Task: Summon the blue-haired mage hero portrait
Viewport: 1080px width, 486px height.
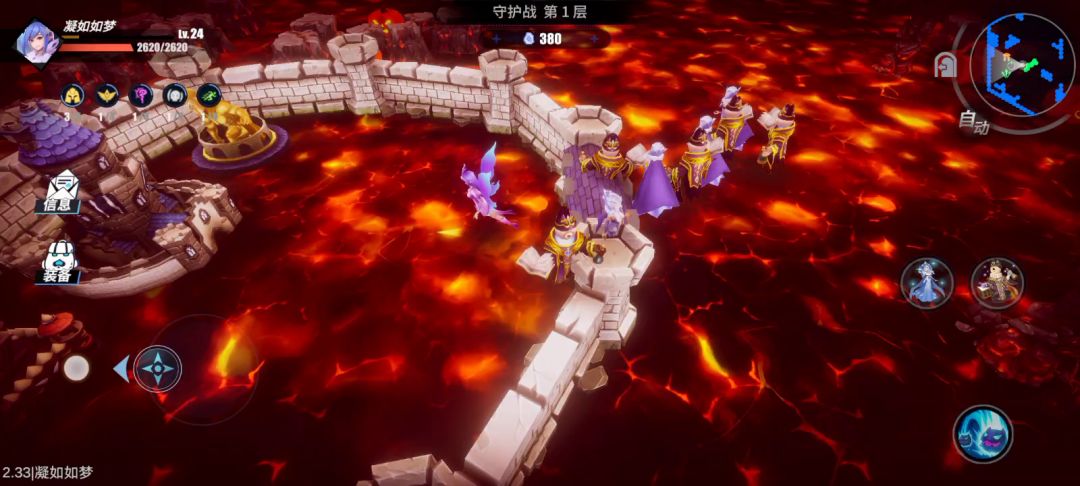Action: (x=926, y=282)
